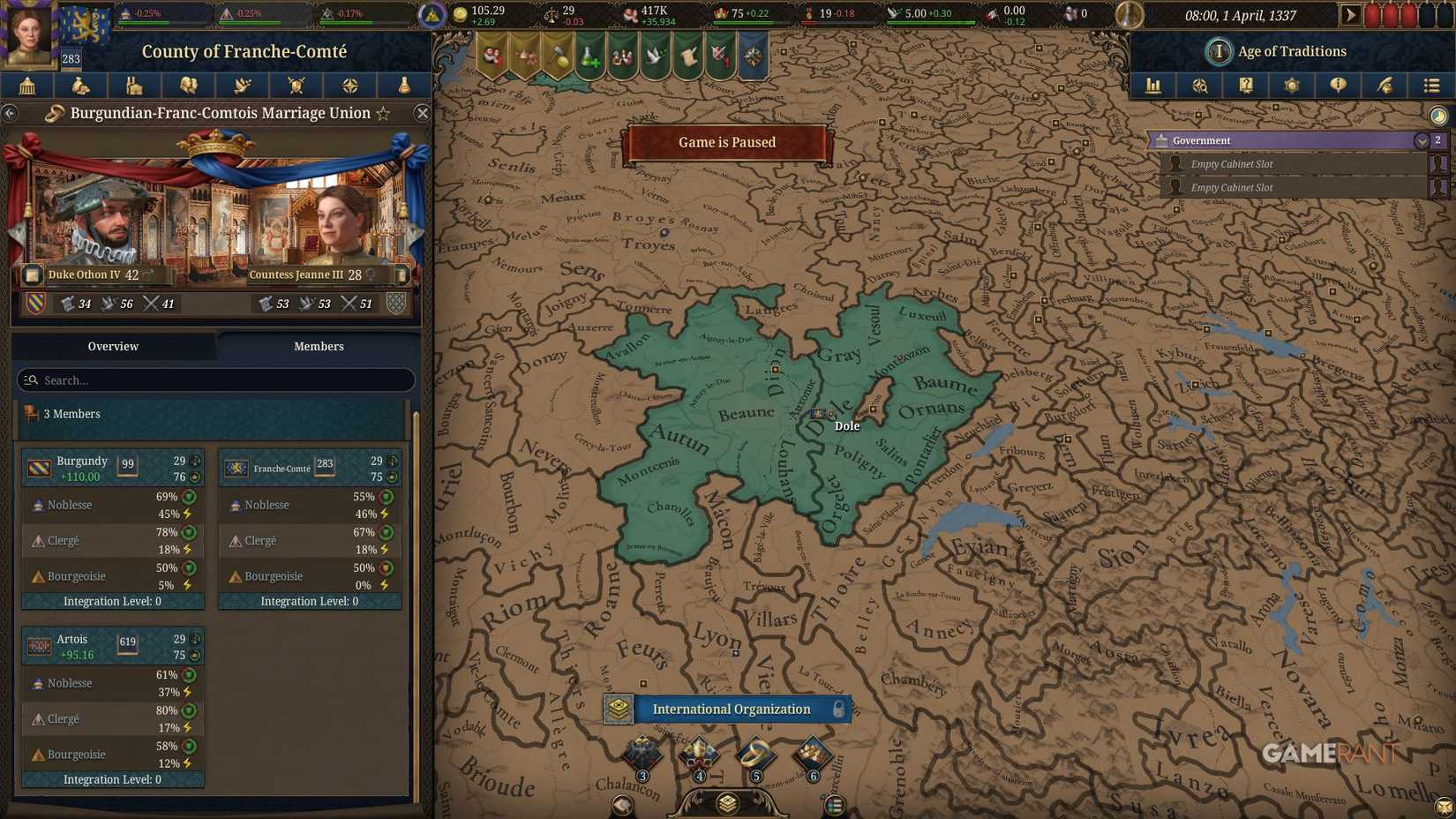Open the economy panel with the money bag icon
The width and height of the screenshot is (1456, 819).
click(x=81, y=86)
